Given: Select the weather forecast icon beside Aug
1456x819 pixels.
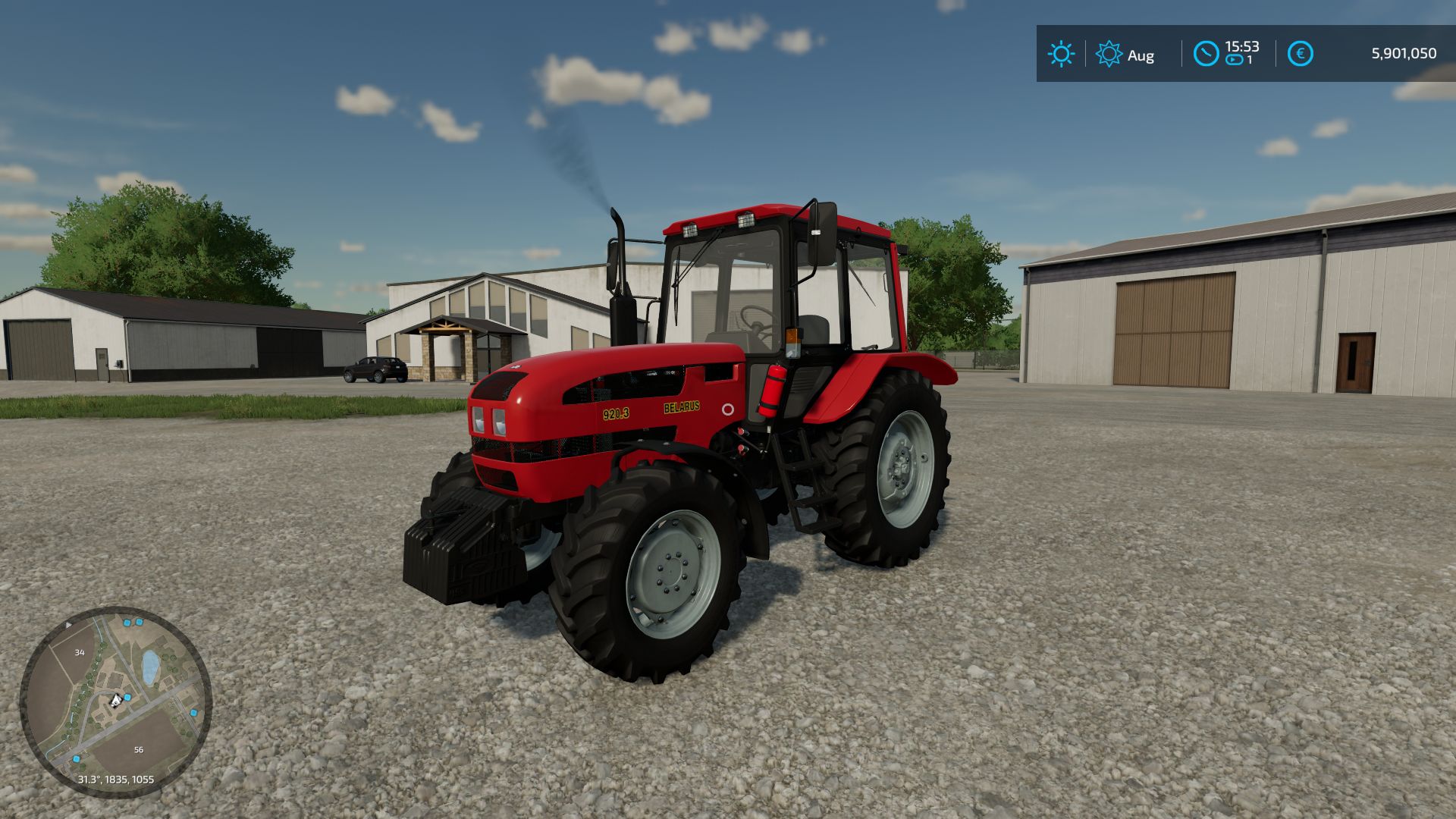Looking at the screenshot, I should tap(1109, 52).
